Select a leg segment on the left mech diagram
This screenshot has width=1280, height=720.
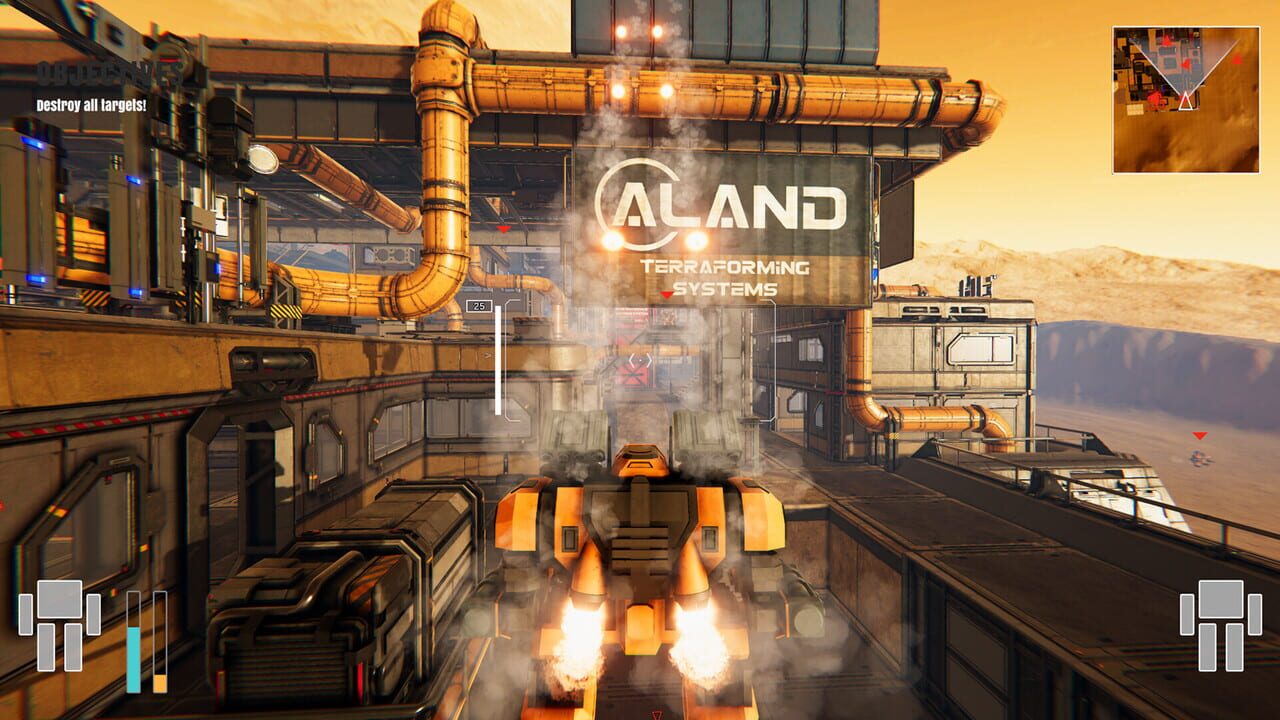click(47, 648)
